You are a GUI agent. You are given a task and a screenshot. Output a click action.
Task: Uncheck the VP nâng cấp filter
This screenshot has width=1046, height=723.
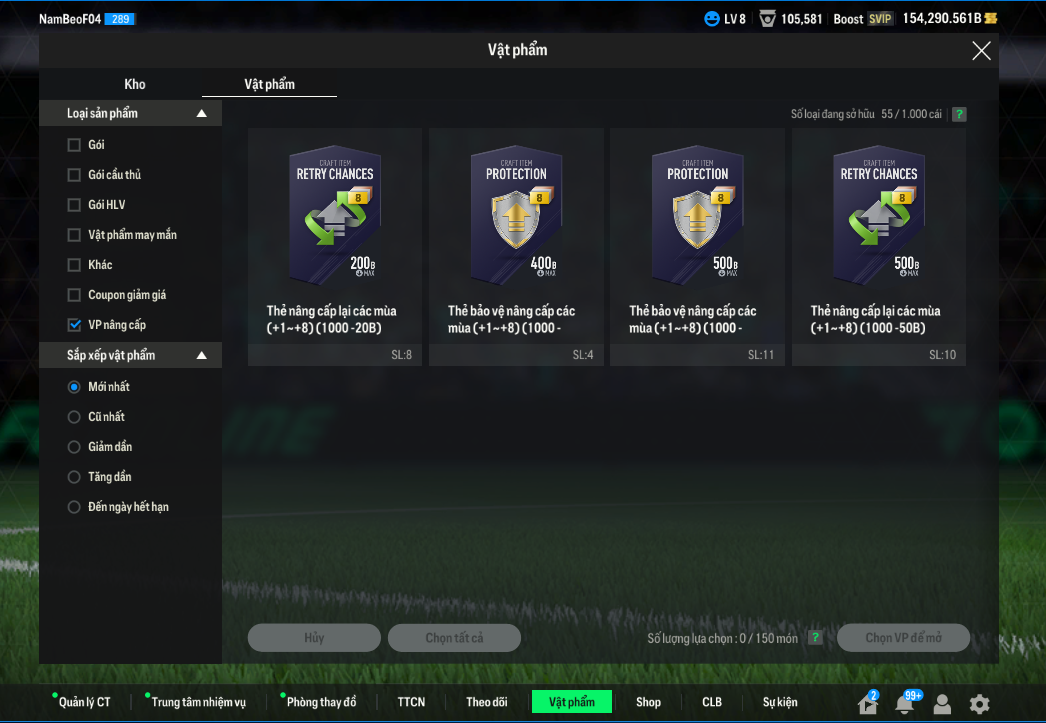(74, 325)
